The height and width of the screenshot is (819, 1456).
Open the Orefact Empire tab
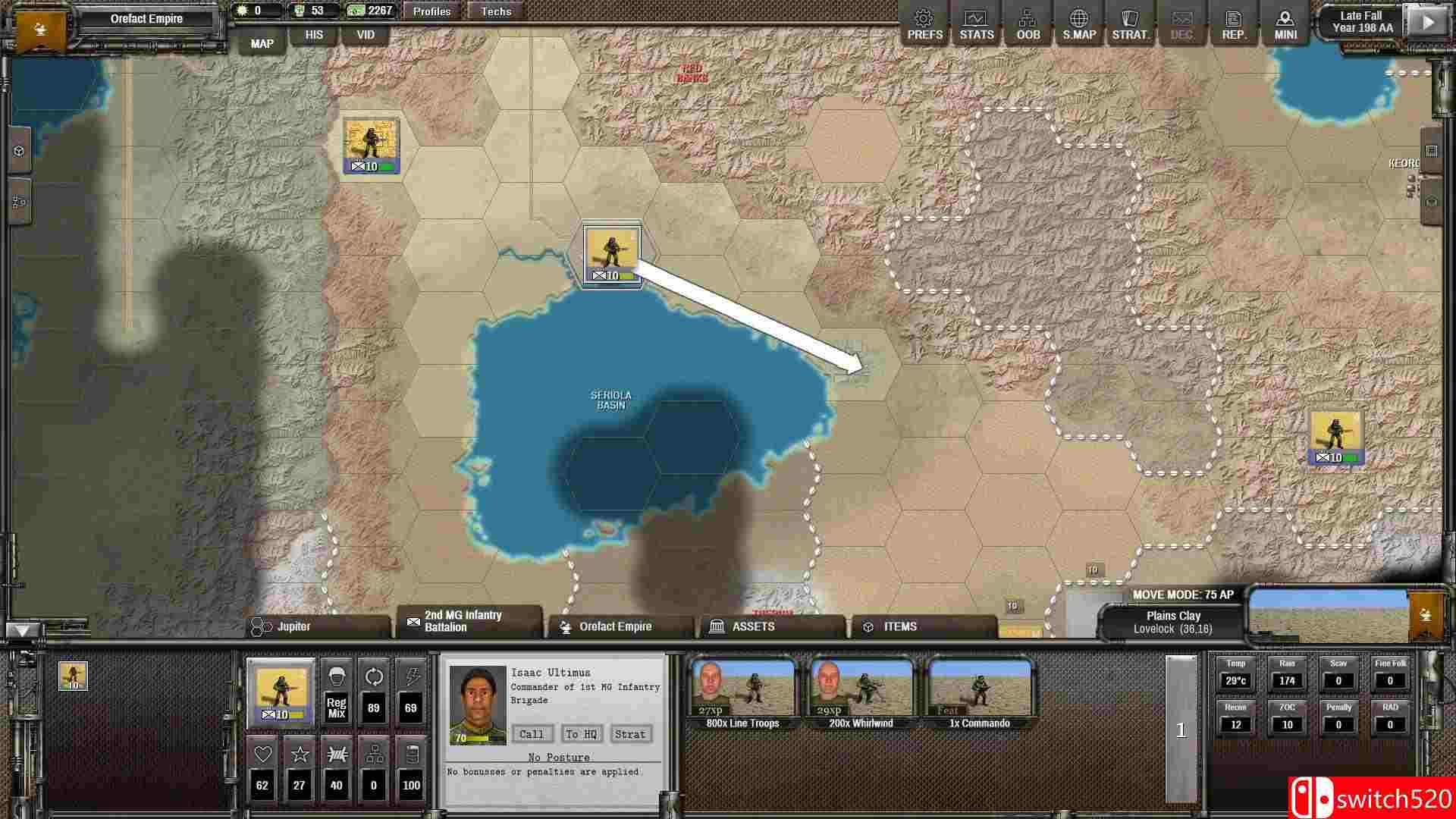[614, 626]
